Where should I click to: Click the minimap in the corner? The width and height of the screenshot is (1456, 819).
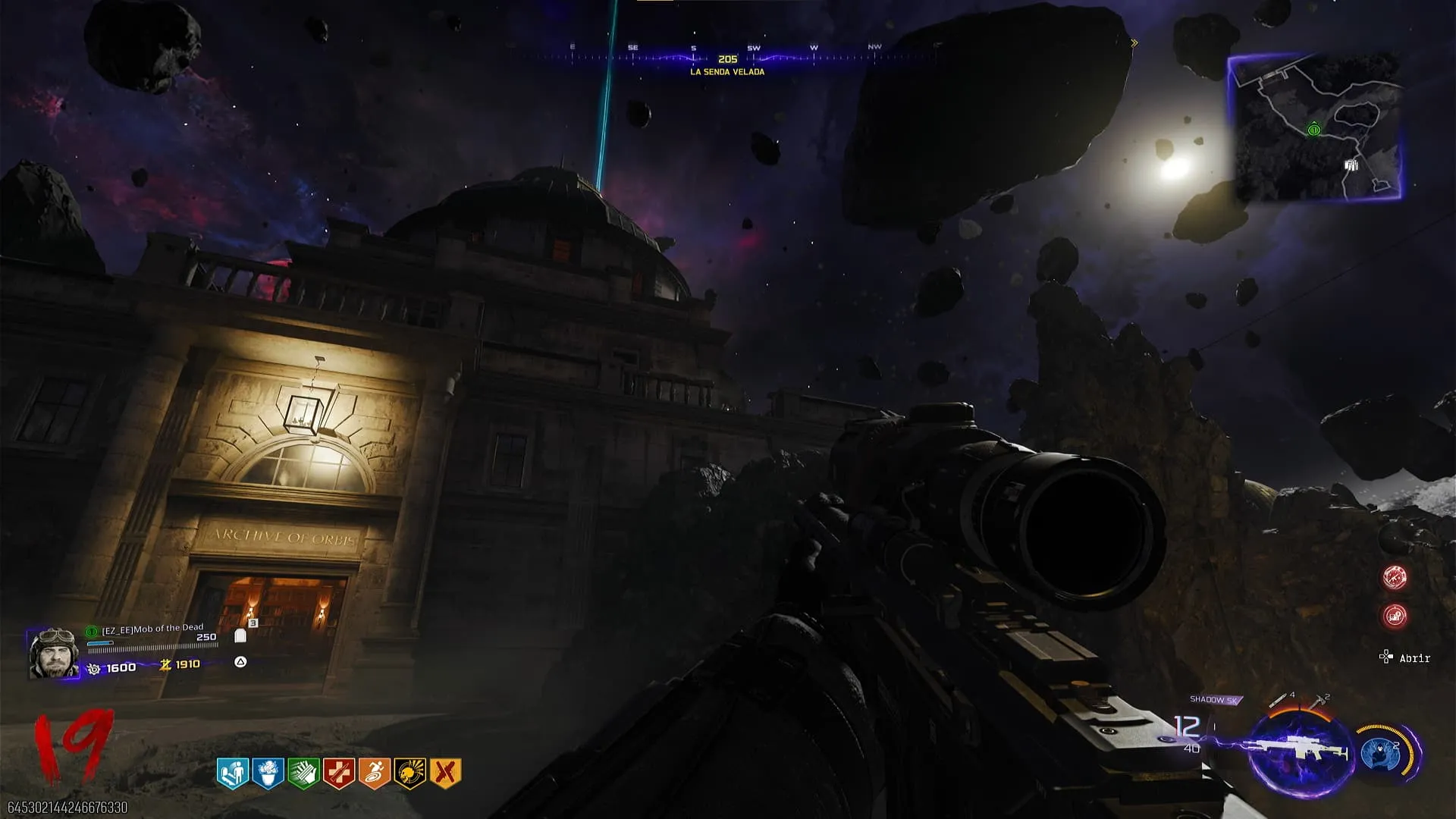pyautogui.click(x=1315, y=127)
